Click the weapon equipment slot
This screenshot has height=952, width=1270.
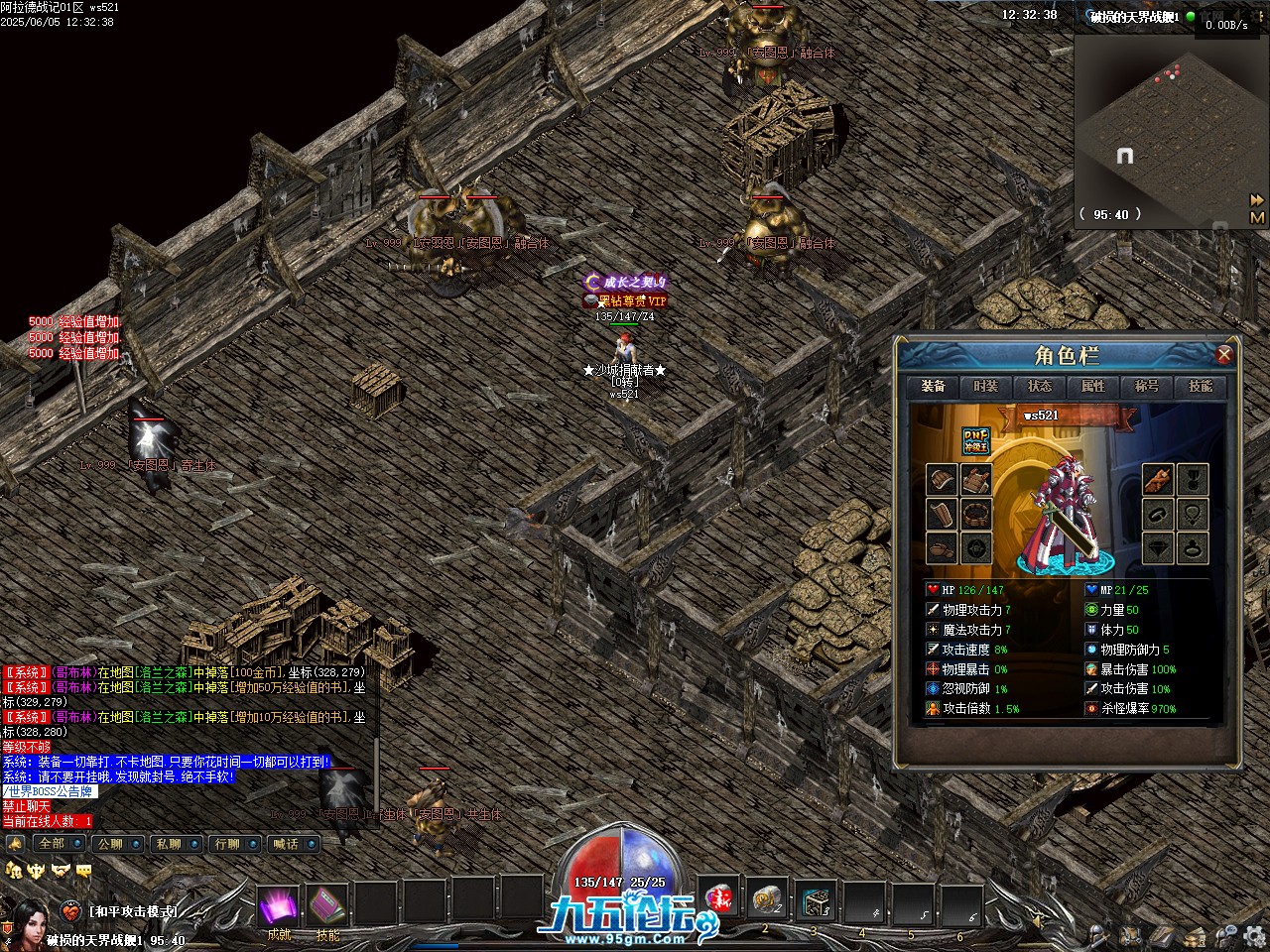pos(1158,481)
